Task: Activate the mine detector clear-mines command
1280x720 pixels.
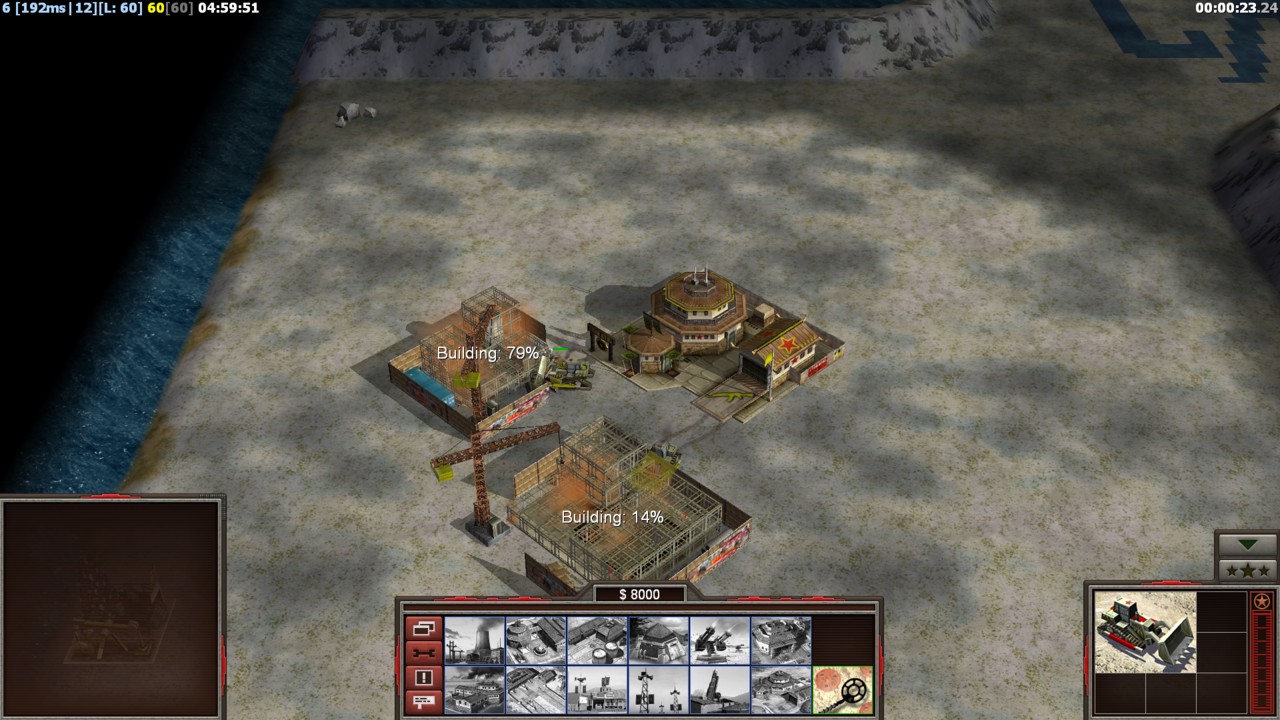Action: pyautogui.click(x=842, y=690)
